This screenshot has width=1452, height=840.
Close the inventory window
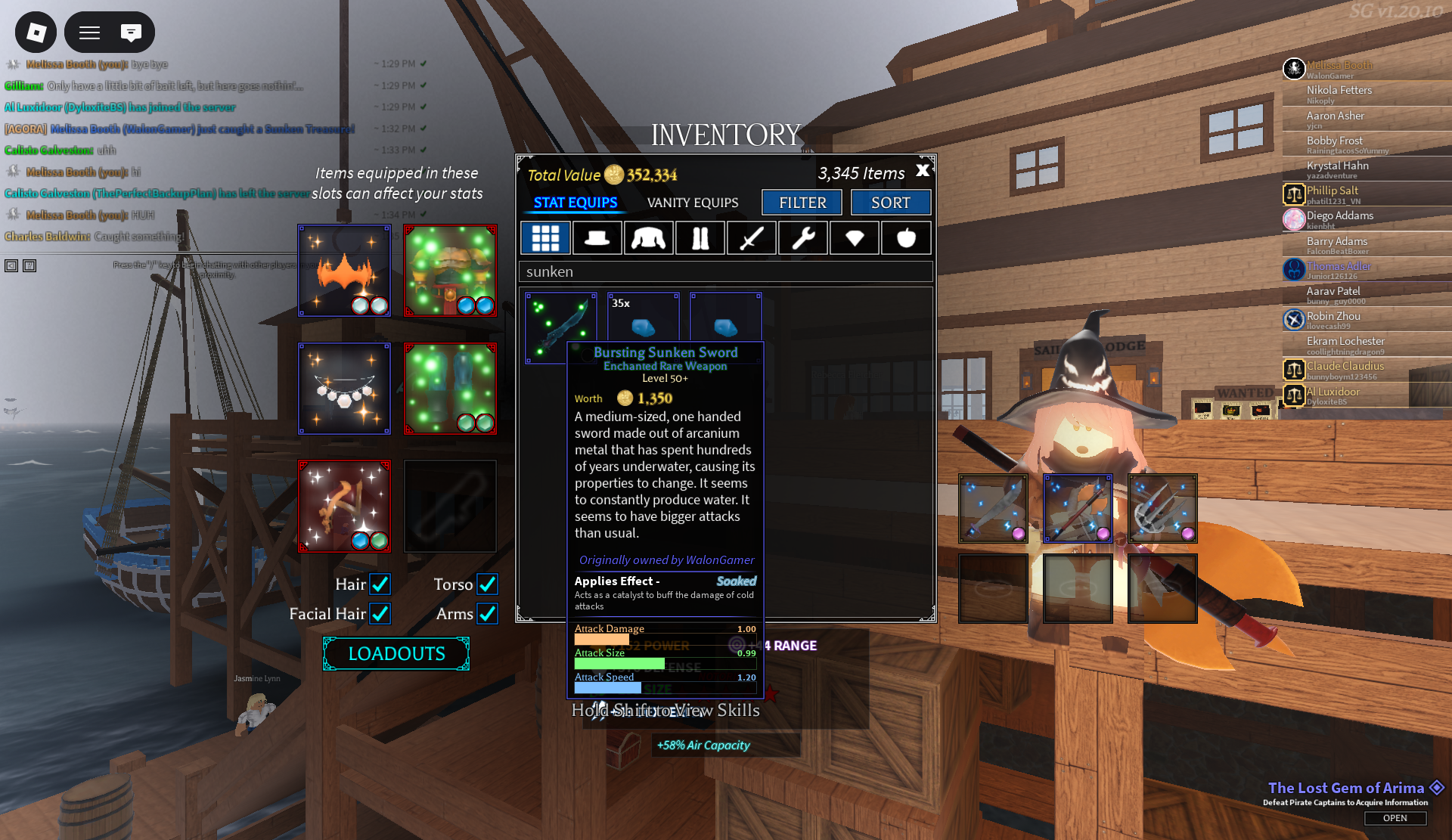point(923,171)
